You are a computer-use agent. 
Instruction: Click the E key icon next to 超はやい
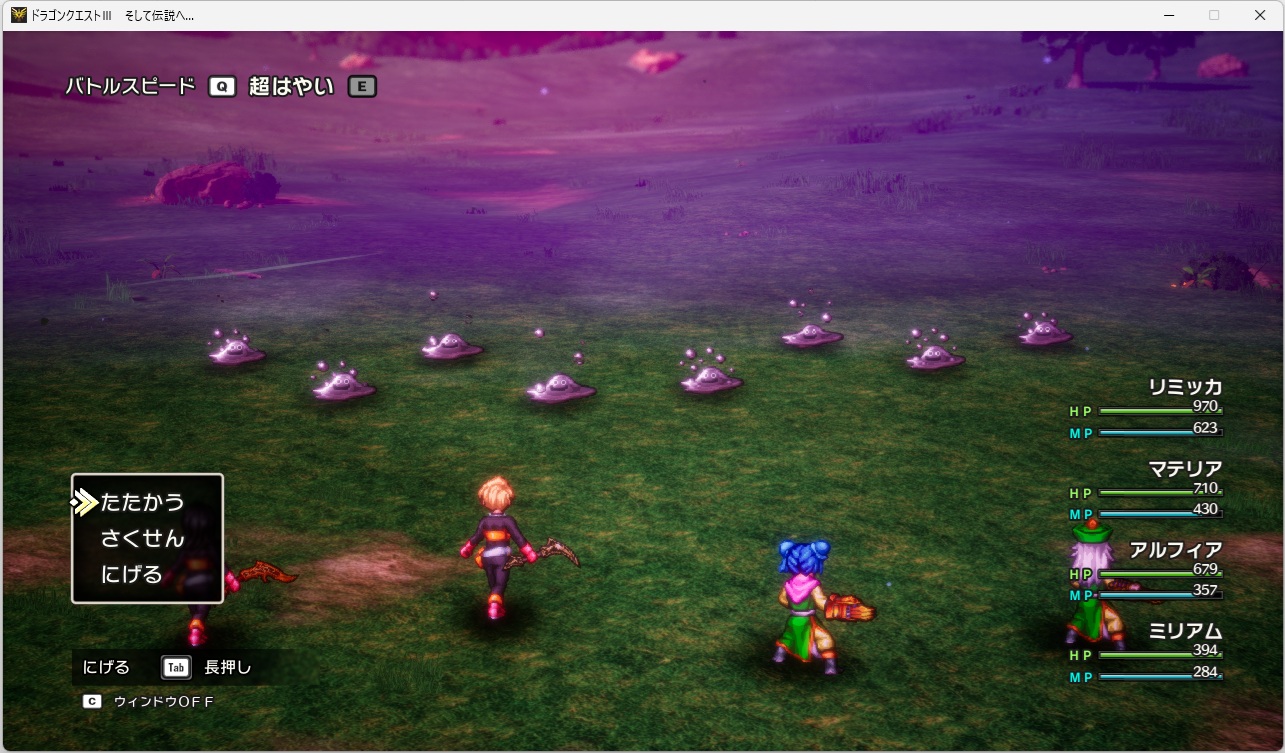click(363, 86)
